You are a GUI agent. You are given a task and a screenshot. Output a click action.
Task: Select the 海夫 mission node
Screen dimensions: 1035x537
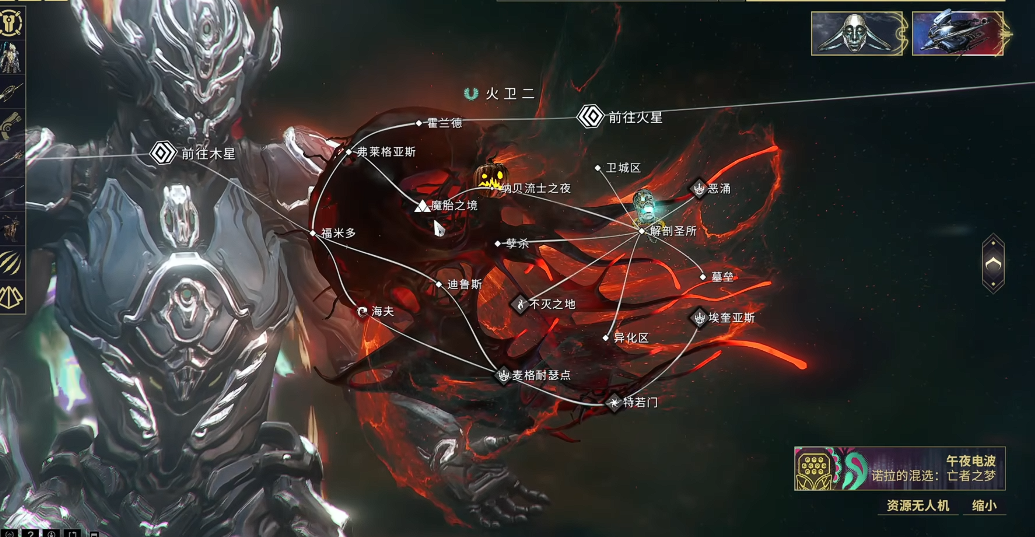tap(363, 312)
